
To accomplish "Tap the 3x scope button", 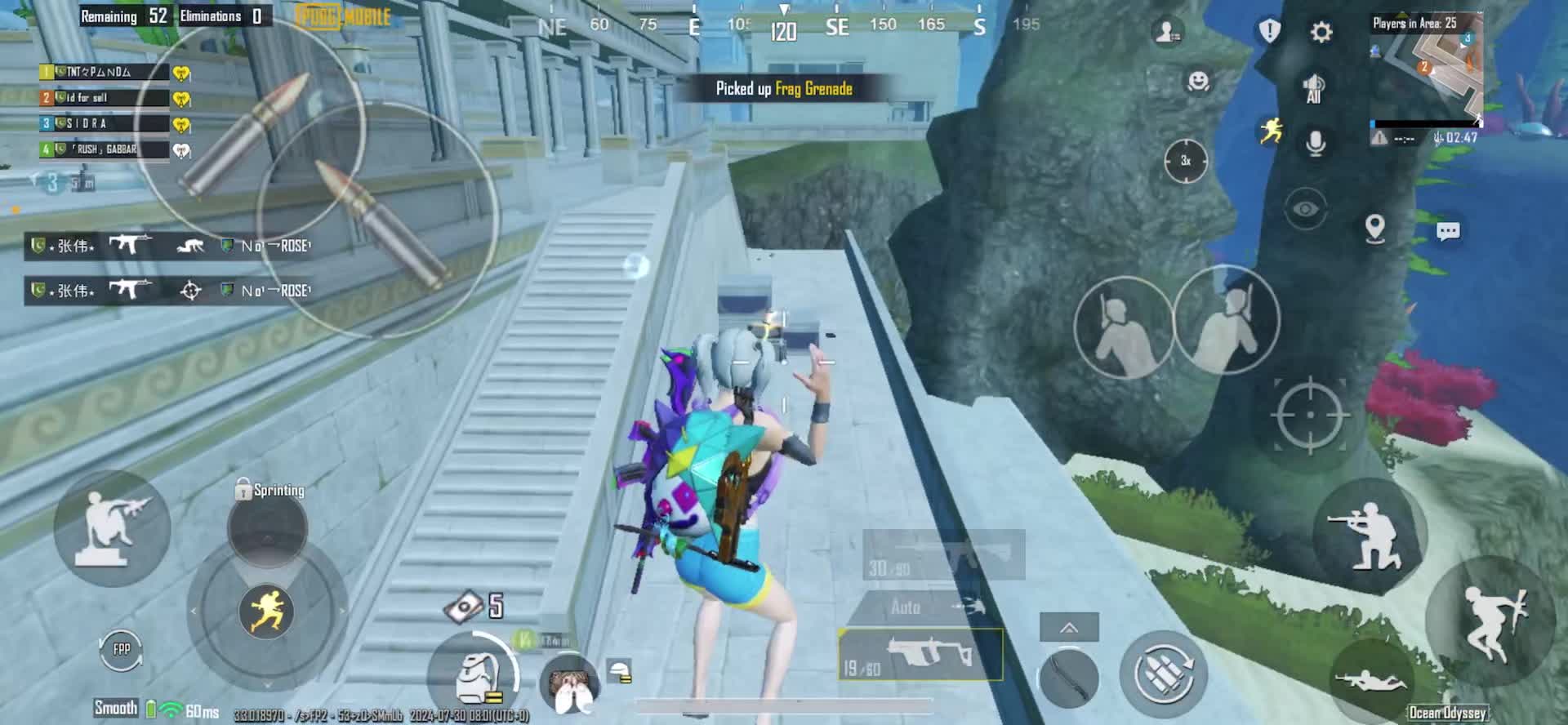I will [1185, 161].
